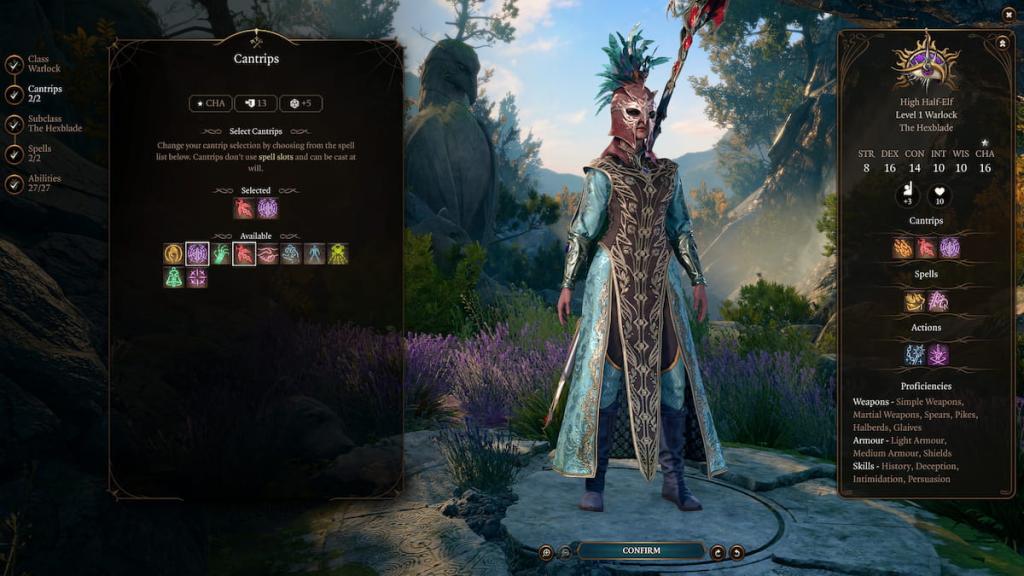Inspect the orange flame cantrip in summary
Screen dimensions: 1024x576
pos(903,247)
